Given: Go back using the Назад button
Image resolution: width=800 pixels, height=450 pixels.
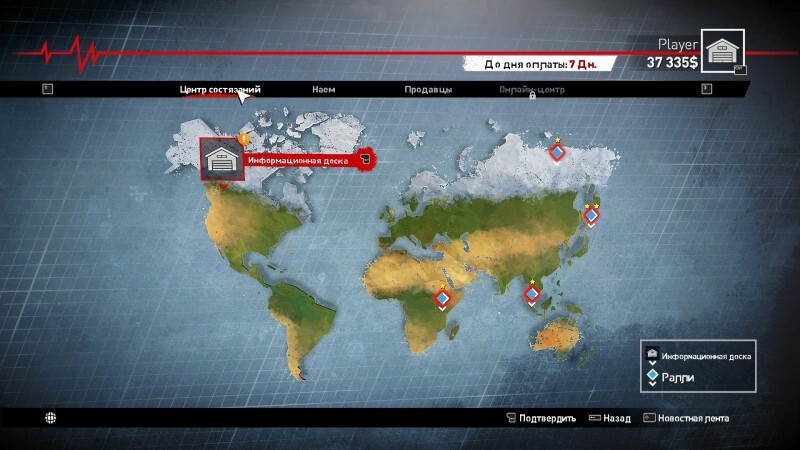Looking at the screenshot, I should pos(609,418).
